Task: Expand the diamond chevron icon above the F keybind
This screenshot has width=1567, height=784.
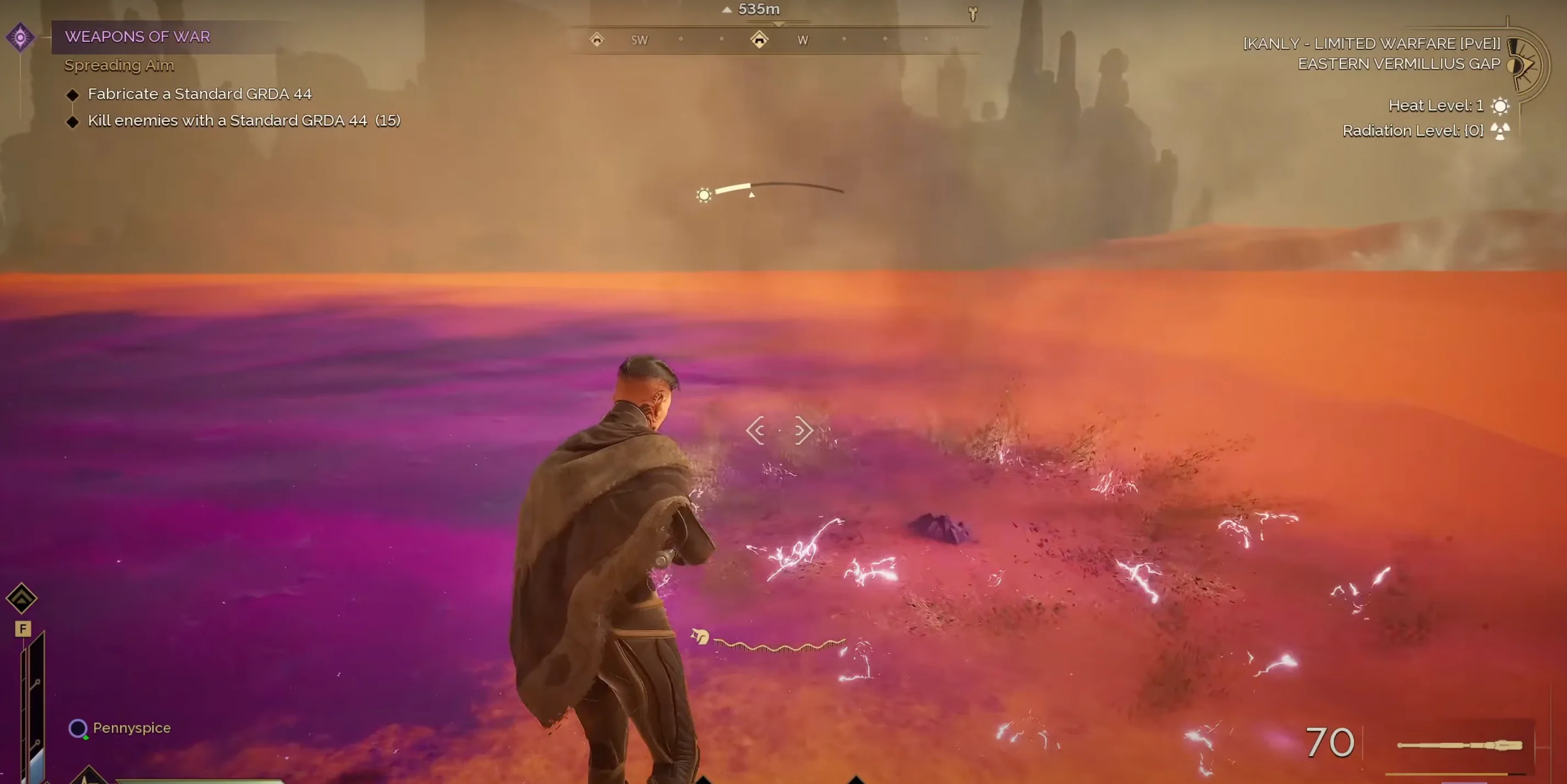Action: click(x=22, y=598)
